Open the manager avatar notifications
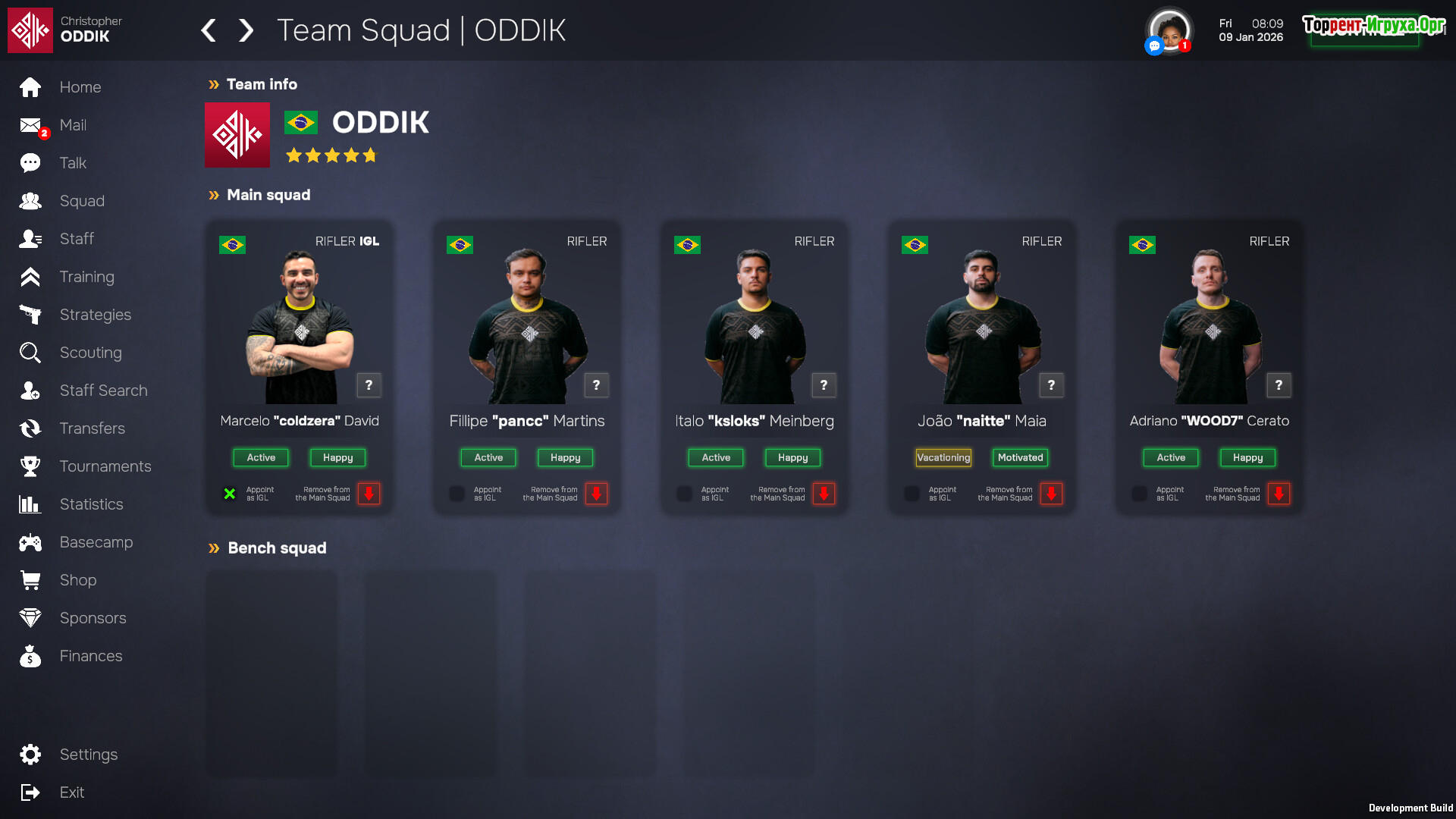 [1169, 31]
